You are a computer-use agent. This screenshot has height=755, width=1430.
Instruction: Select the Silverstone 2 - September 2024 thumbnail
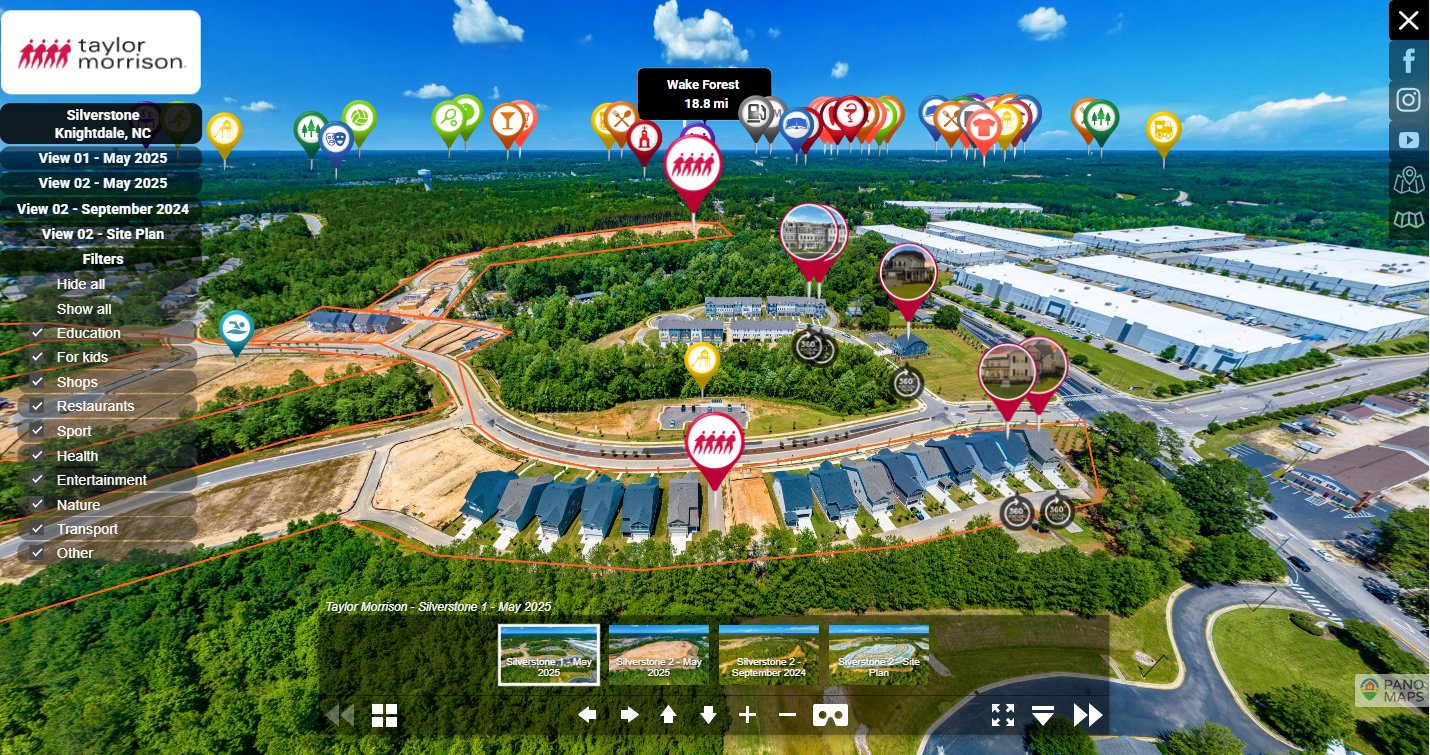coord(768,655)
